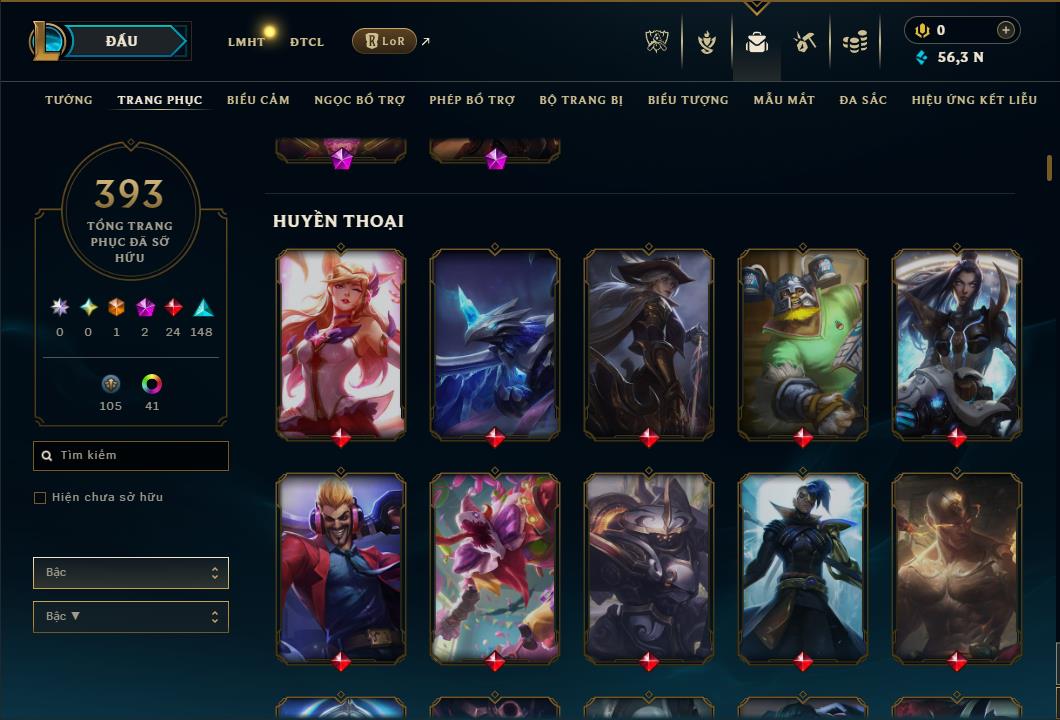Click the Tìm kiếm search box
The image size is (1060, 720).
tap(131, 456)
